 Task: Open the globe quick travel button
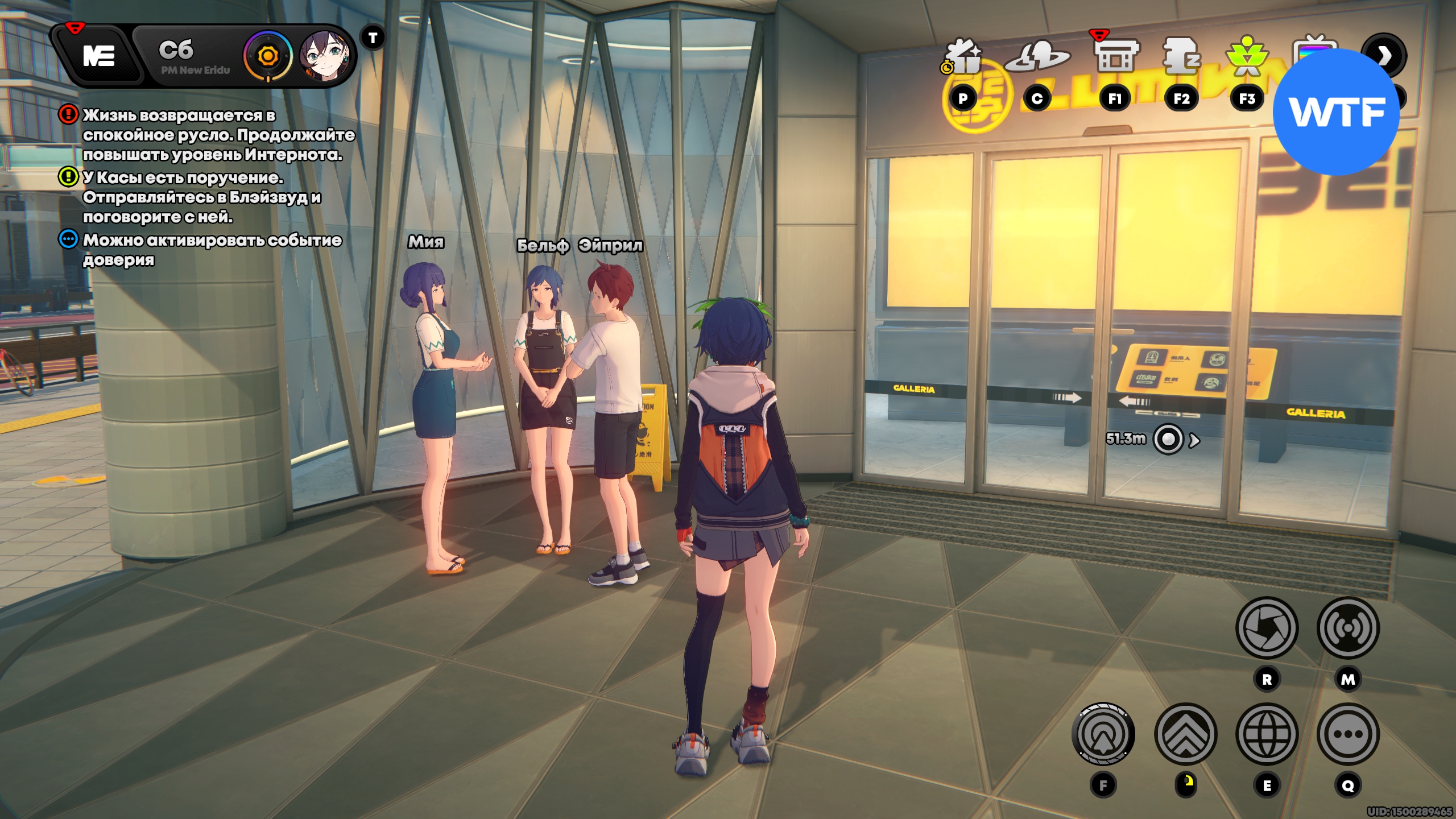tap(1267, 734)
